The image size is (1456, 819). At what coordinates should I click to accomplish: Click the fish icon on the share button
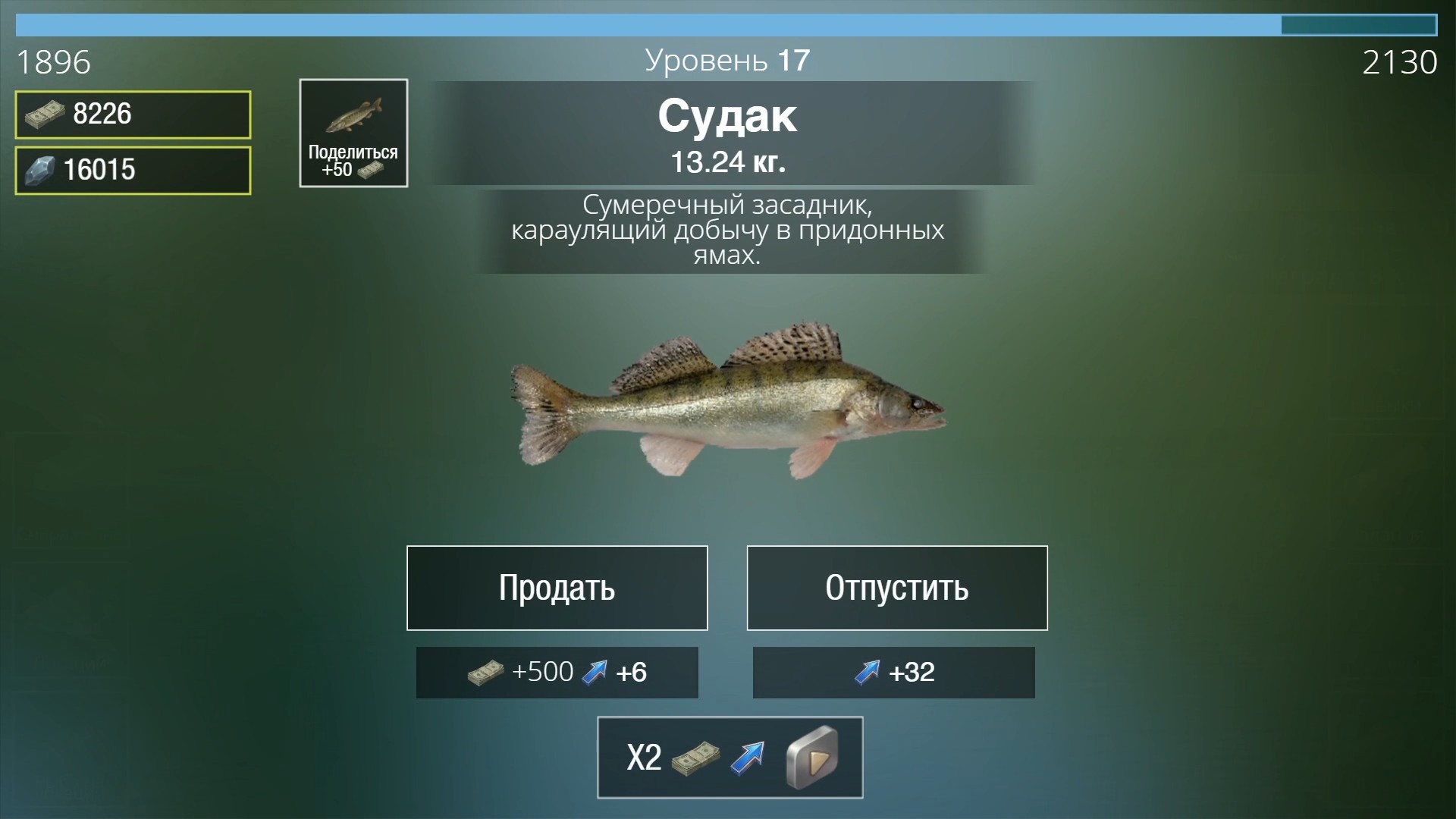click(x=353, y=114)
